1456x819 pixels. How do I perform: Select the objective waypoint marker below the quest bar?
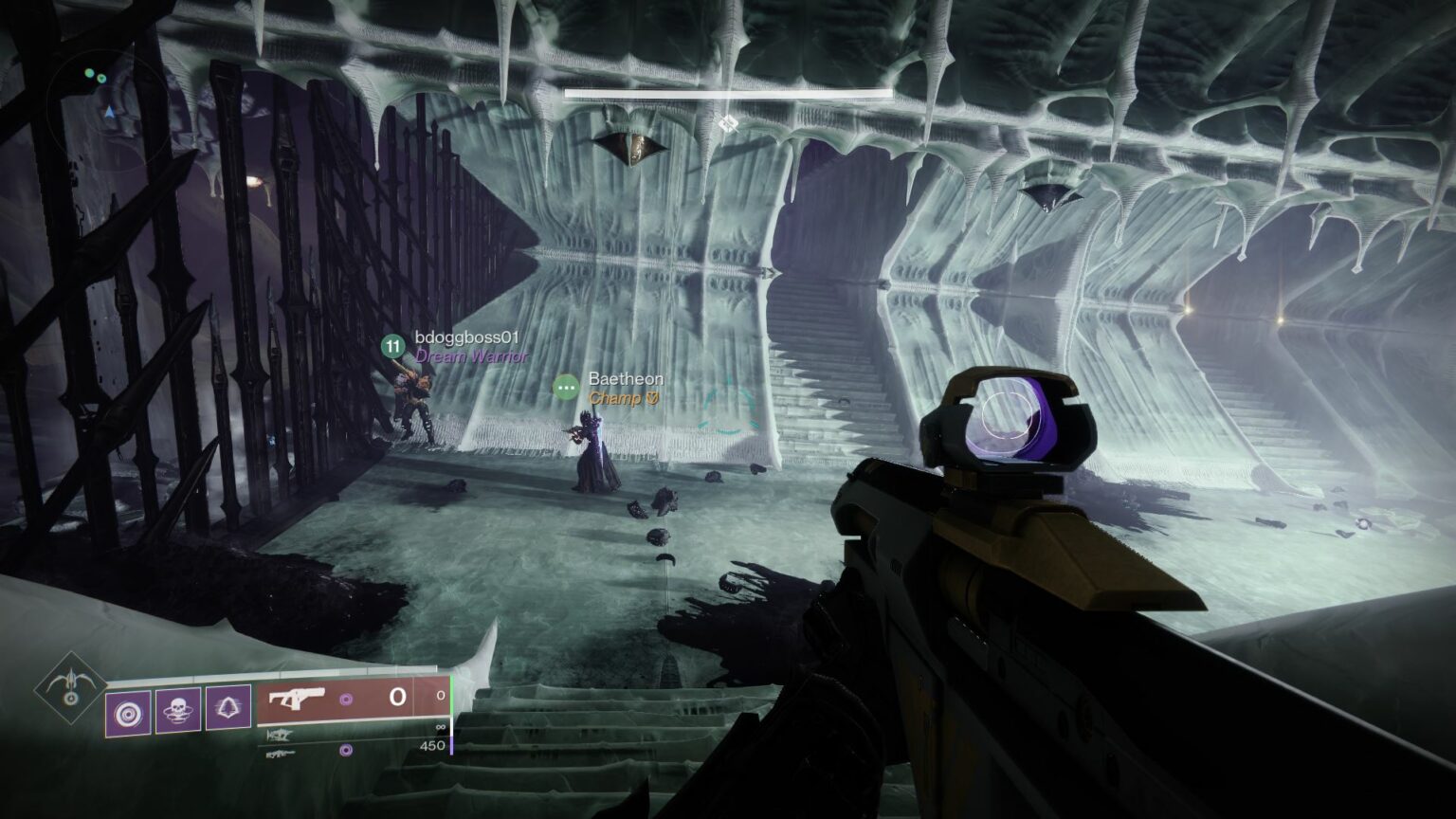coord(728,123)
